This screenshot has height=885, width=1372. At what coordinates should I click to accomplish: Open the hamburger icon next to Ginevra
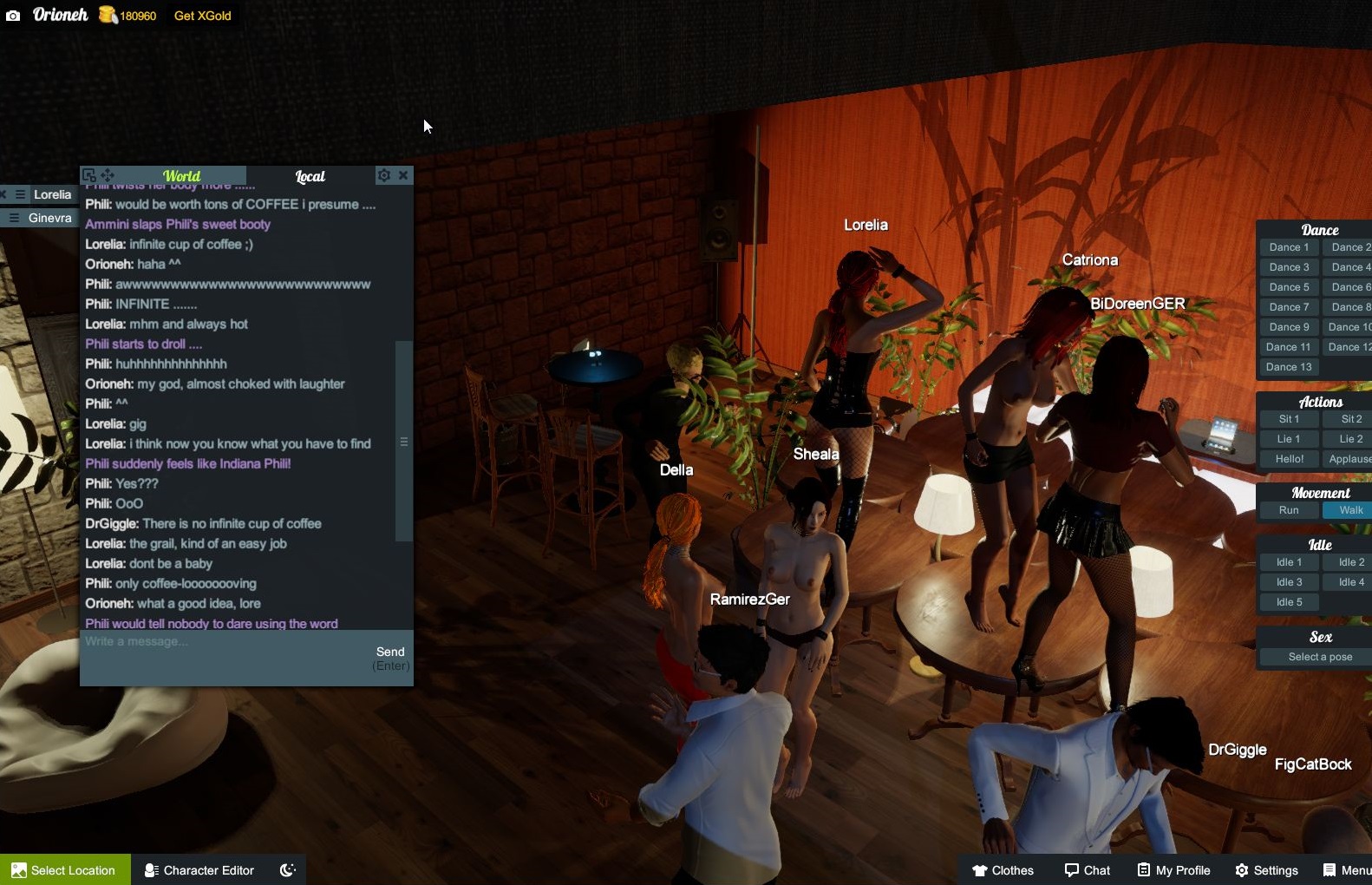[14, 218]
